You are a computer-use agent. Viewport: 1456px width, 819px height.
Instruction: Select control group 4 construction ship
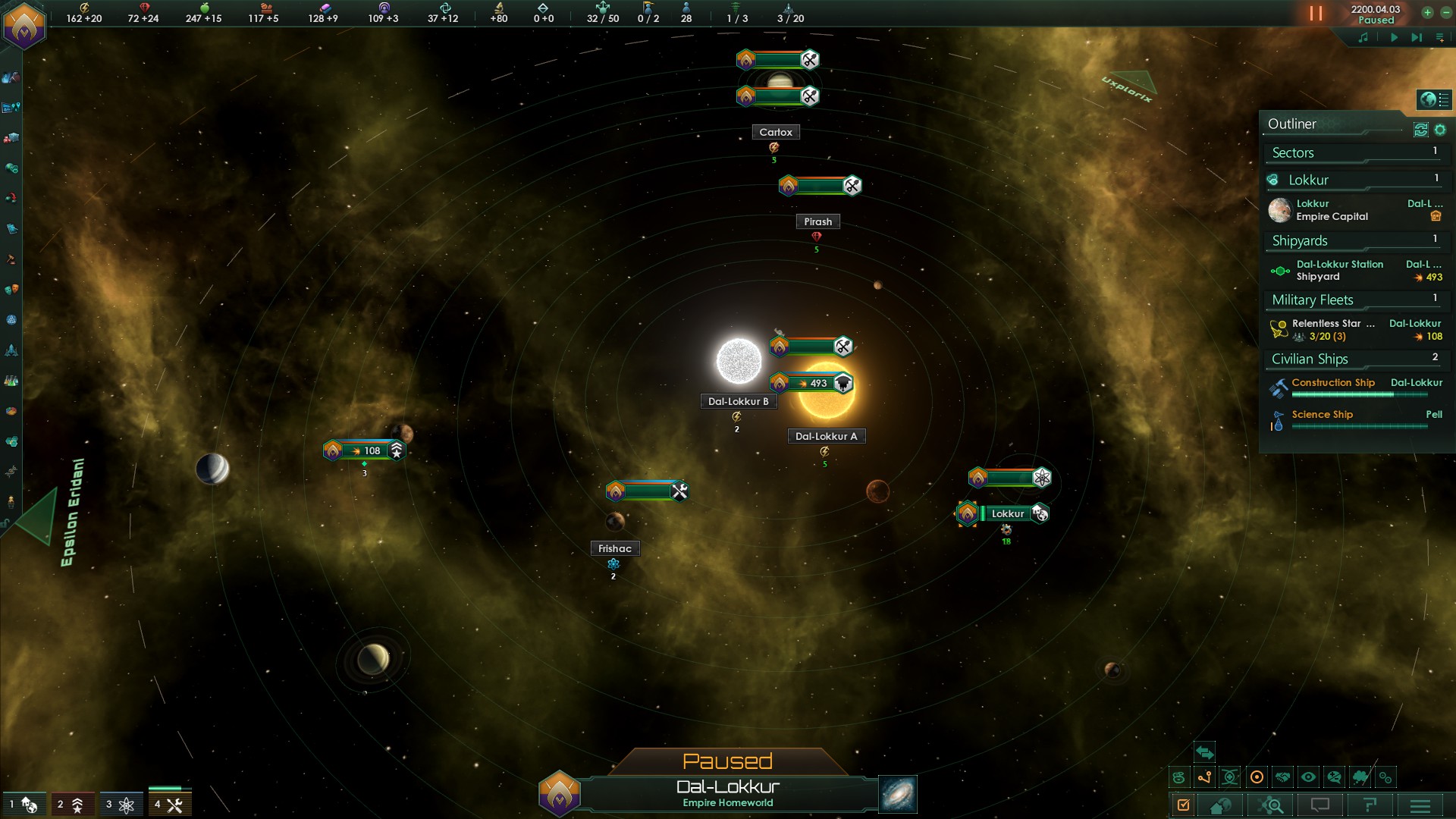tap(169, 804)
